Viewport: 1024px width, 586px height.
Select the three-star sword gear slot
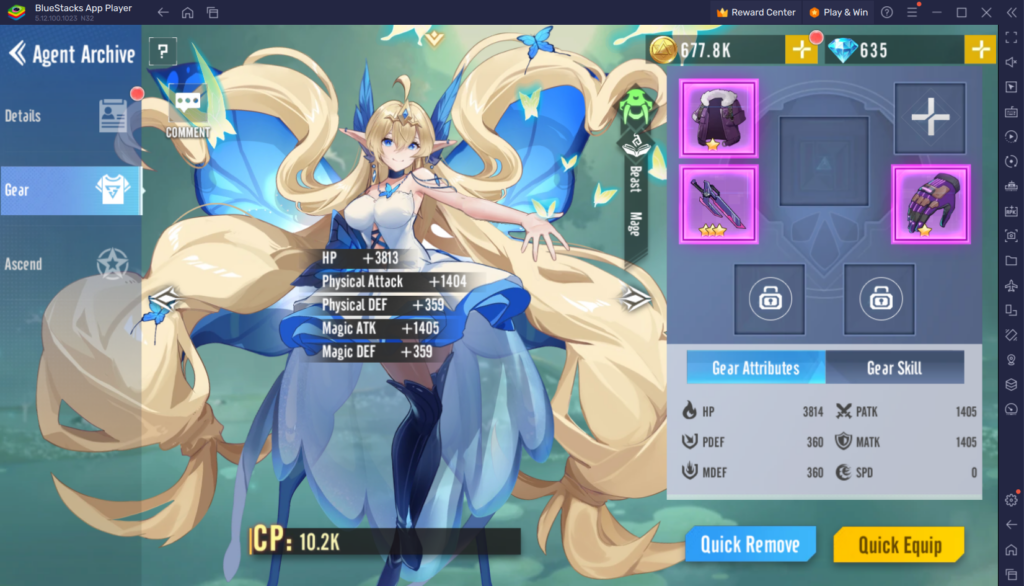pos(719,204)
